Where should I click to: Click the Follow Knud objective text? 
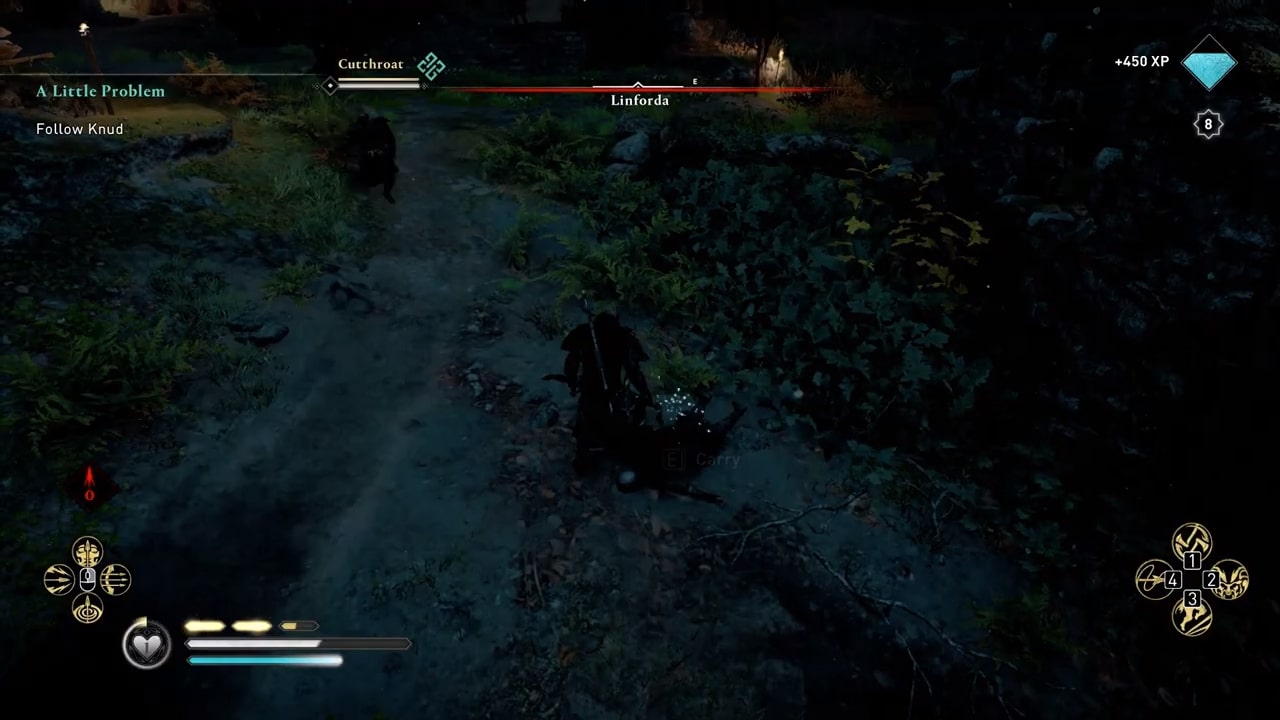click(79, 128)
